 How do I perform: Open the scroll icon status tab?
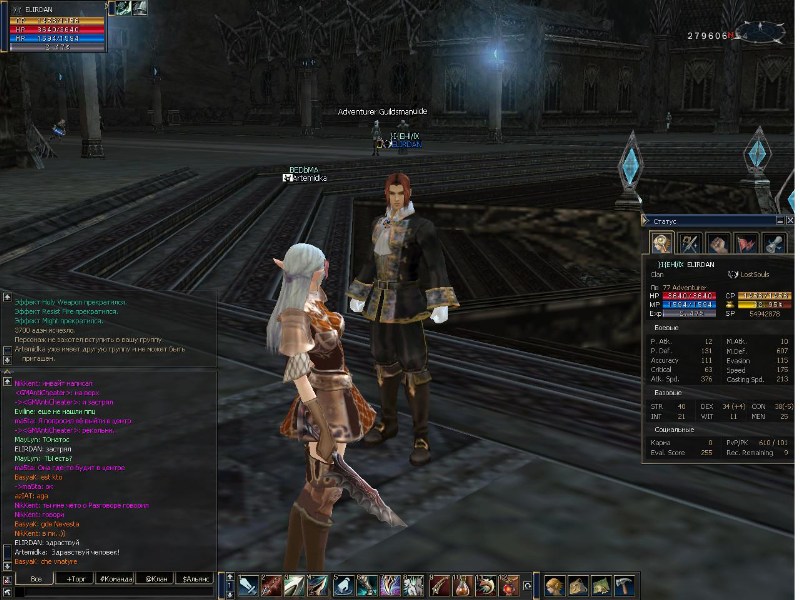[773, 242]
